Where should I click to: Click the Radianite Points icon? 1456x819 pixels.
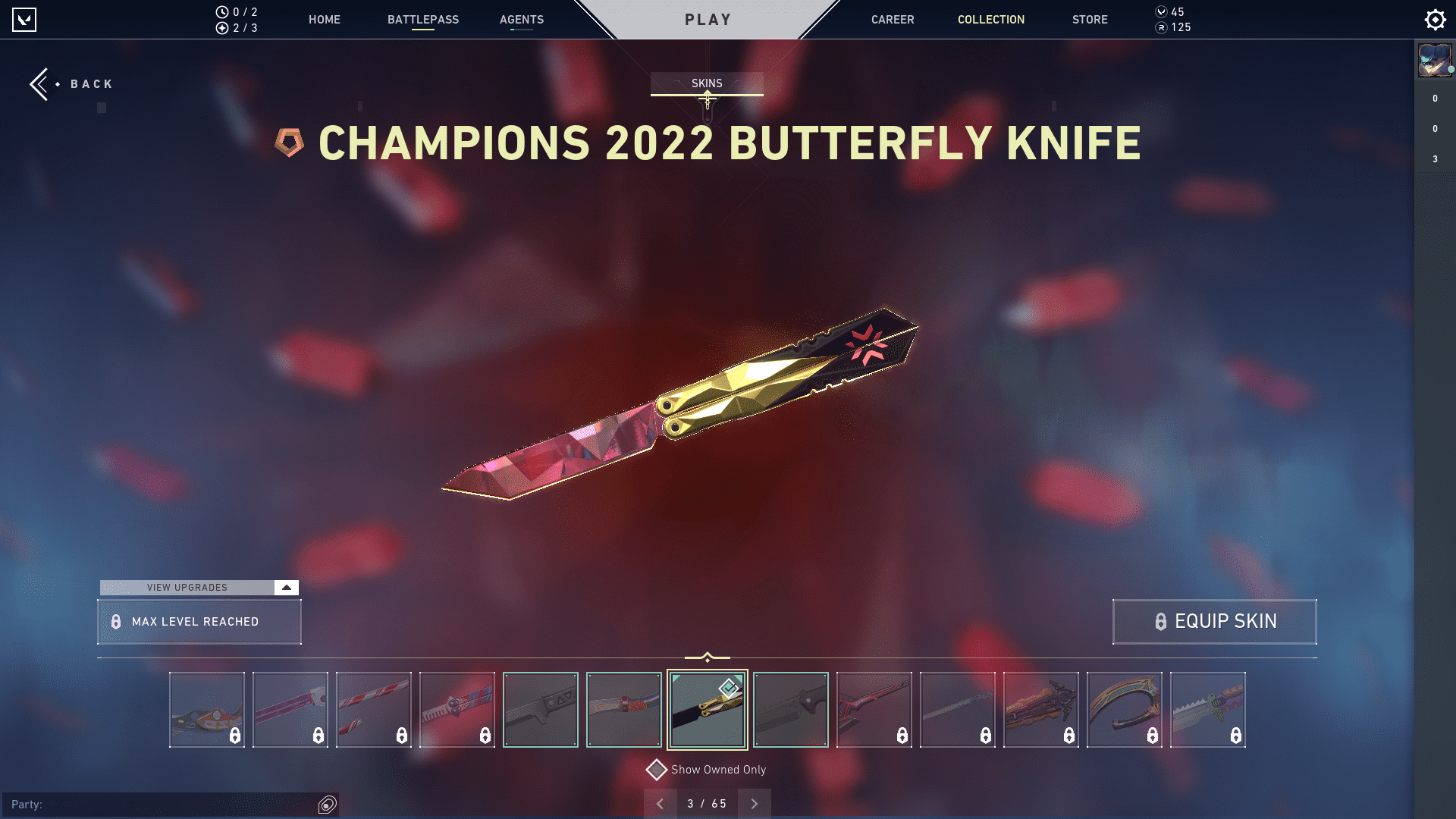pyautogui.click(x=1161, y=27)
